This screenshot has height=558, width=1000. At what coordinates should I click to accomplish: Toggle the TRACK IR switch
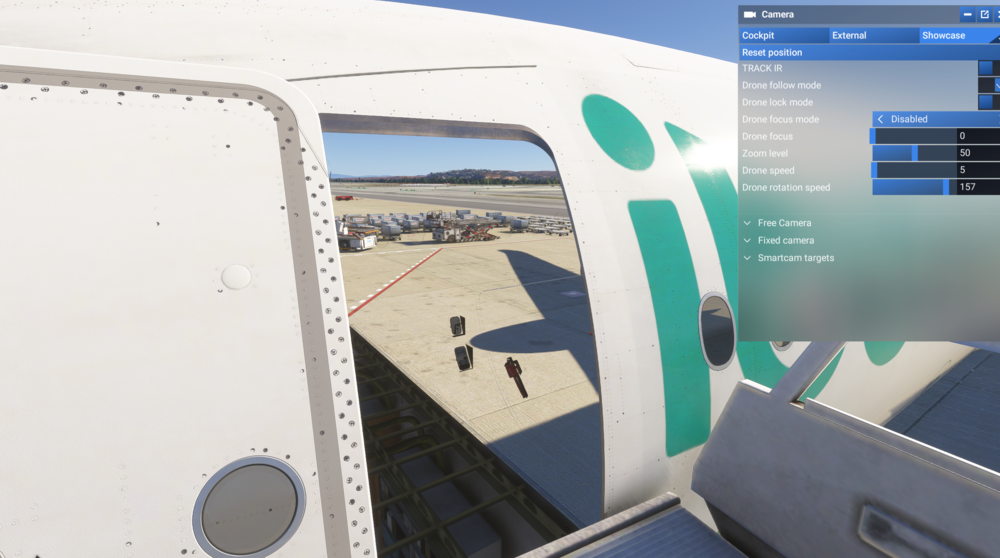tap(987, 68)
